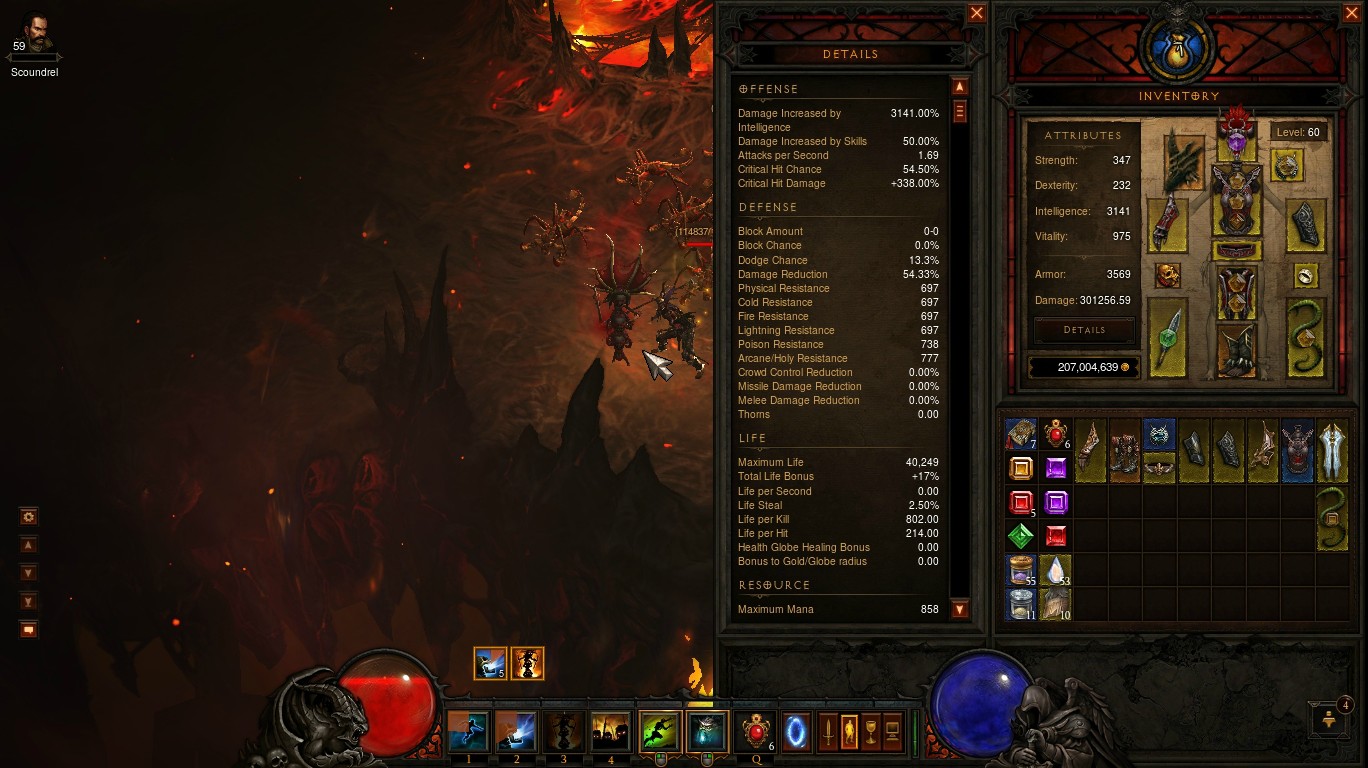Activate the skill in hotbar slot 1

(468, 732)
